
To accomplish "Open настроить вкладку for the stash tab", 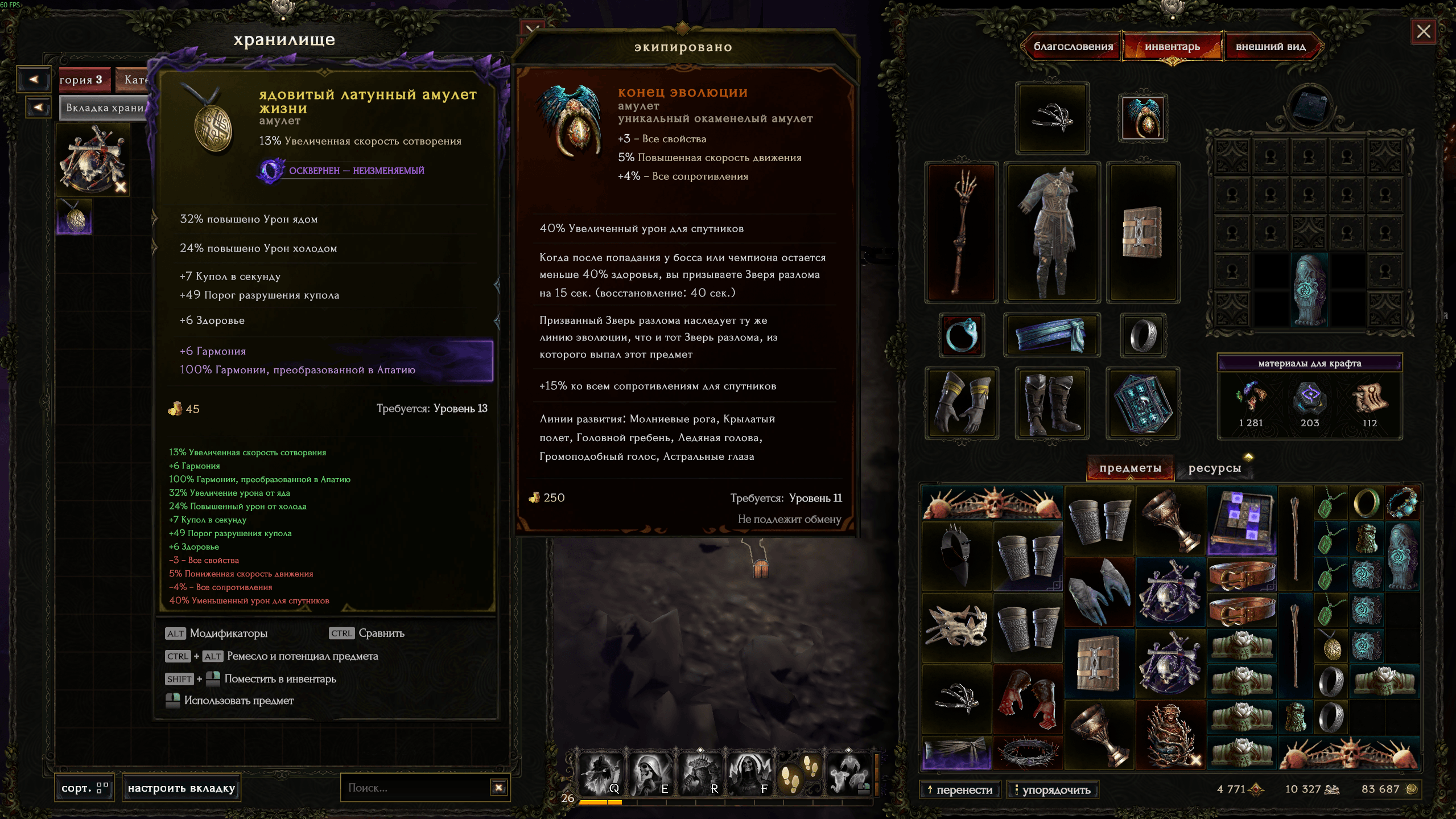I will point(181,788).
